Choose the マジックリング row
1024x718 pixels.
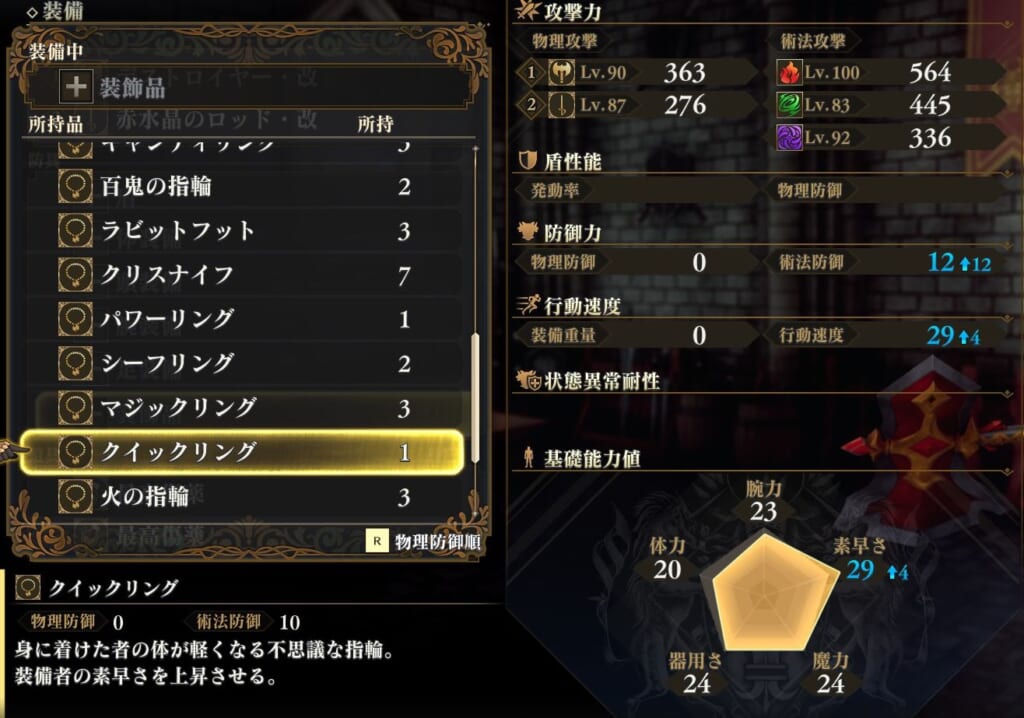click(240, 407)
